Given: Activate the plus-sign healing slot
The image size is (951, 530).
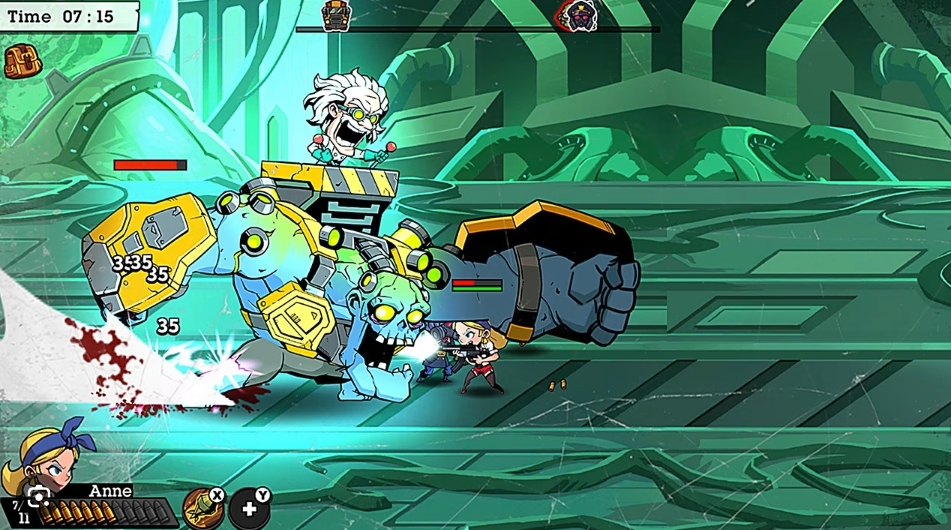Looking at the screenshot, I should [x=248, y=509].
